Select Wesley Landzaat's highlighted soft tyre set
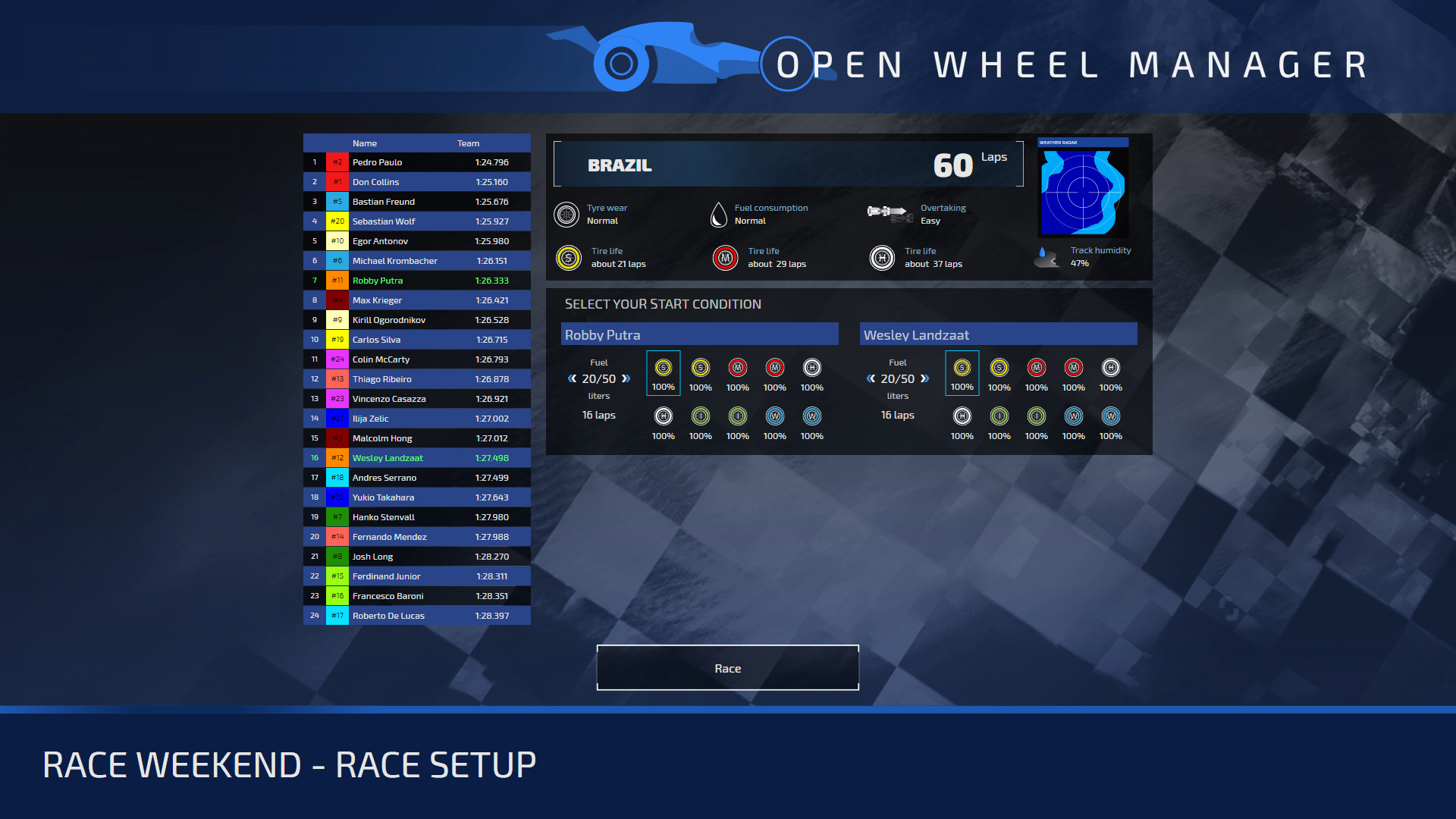Screen dimensions: 1456x819 [962, 372]
